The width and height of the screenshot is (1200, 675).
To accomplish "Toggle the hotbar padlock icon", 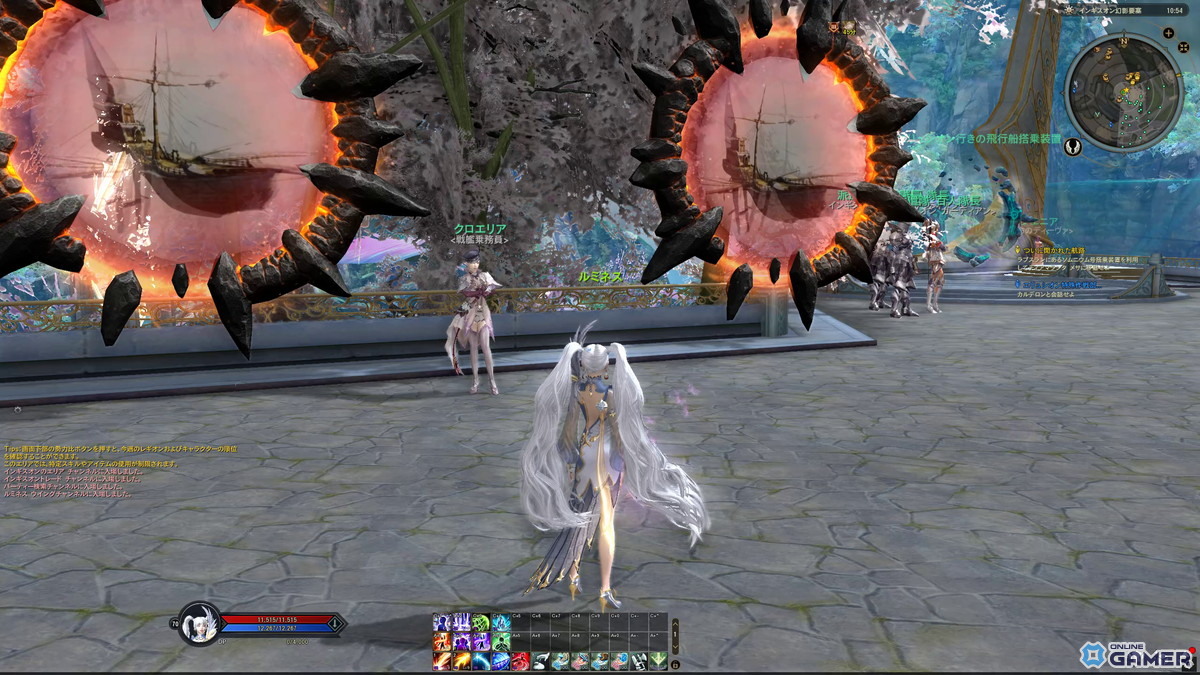I will click(675, 664).
